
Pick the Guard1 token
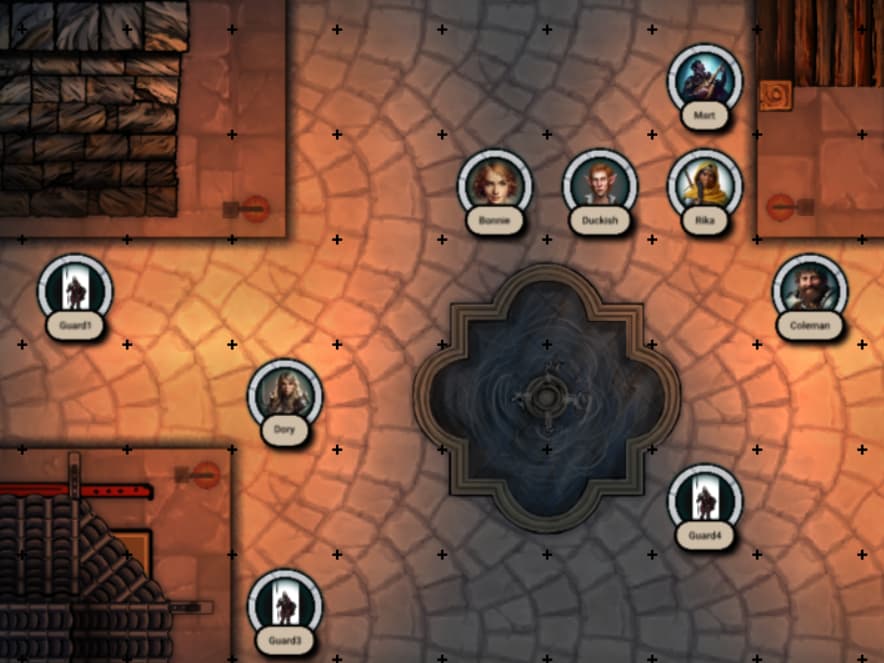pyautogui.click(x=75, y=291)
